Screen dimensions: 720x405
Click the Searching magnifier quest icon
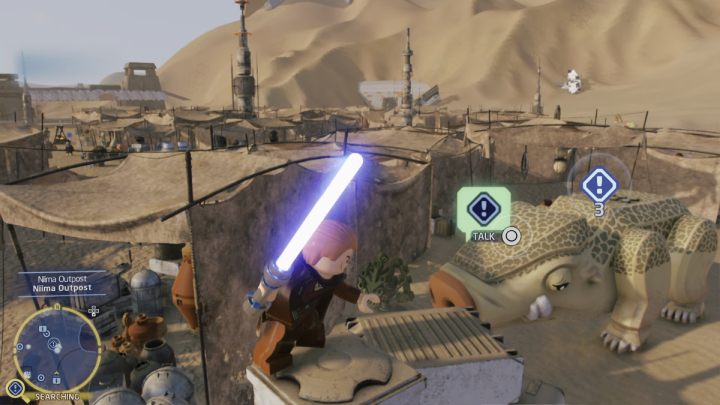point(15,387)
